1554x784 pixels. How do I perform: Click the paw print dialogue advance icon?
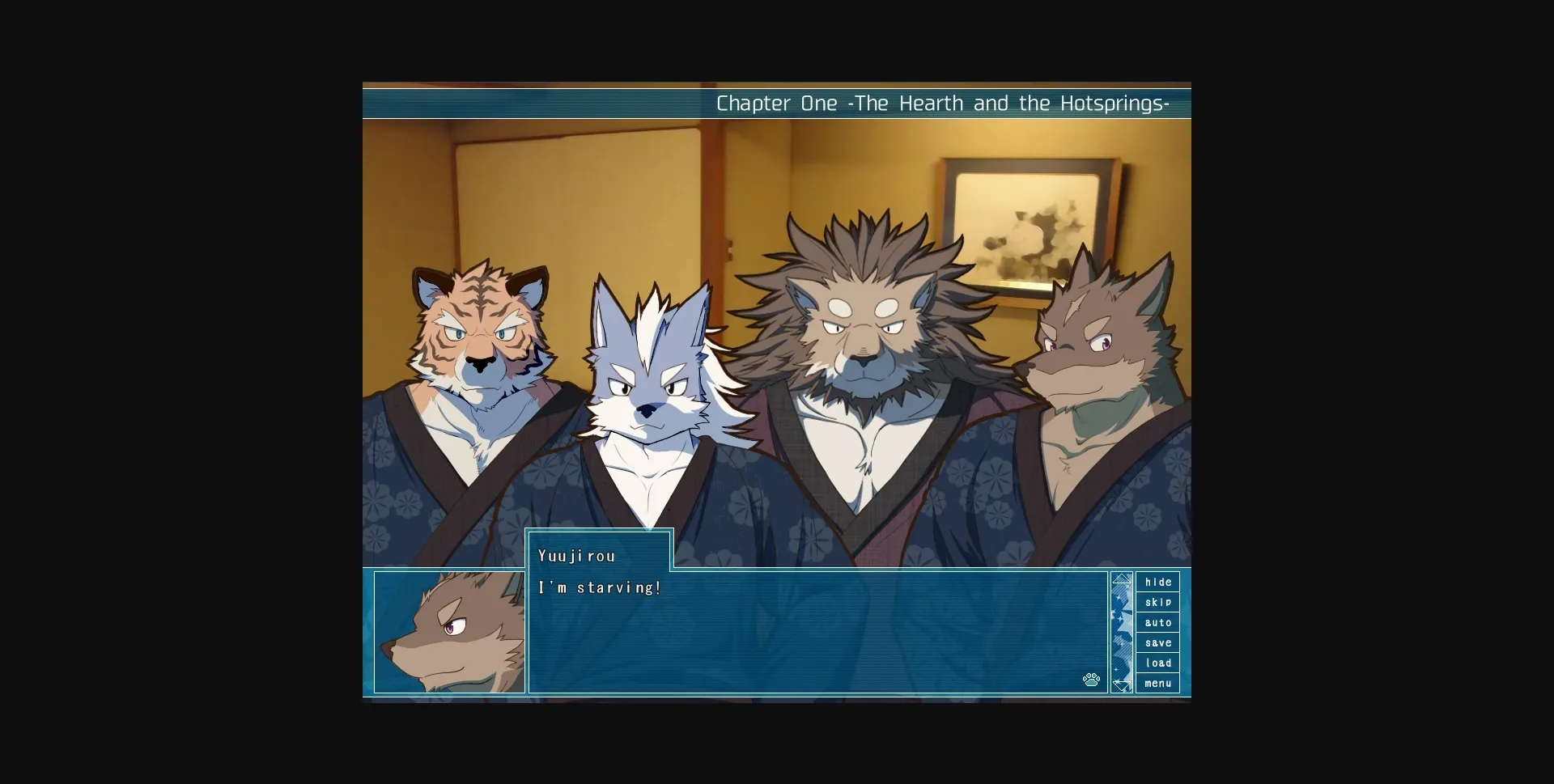[x=1091, y=680]
